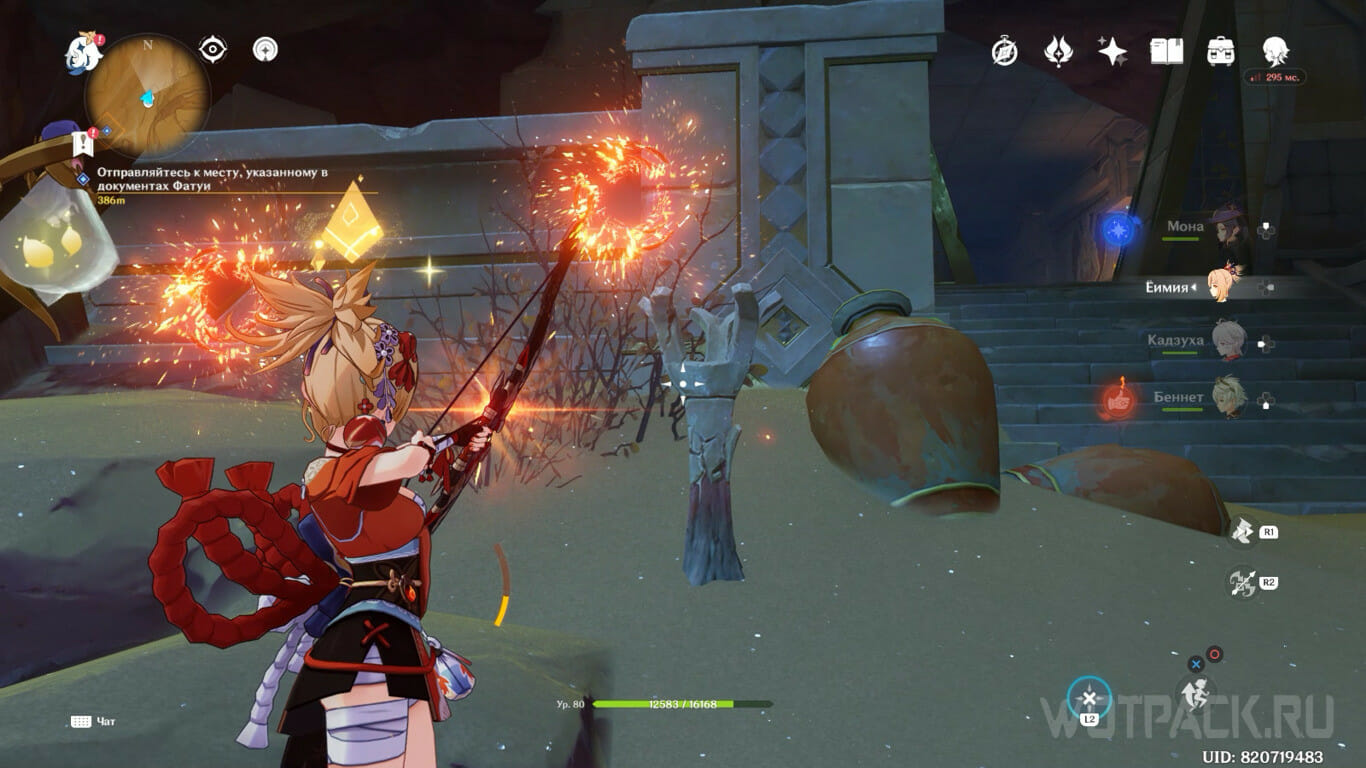Viewport: 1366px width, 768px height.
Task: Open the compass icon in top bar
Action: click(1004, 52)
